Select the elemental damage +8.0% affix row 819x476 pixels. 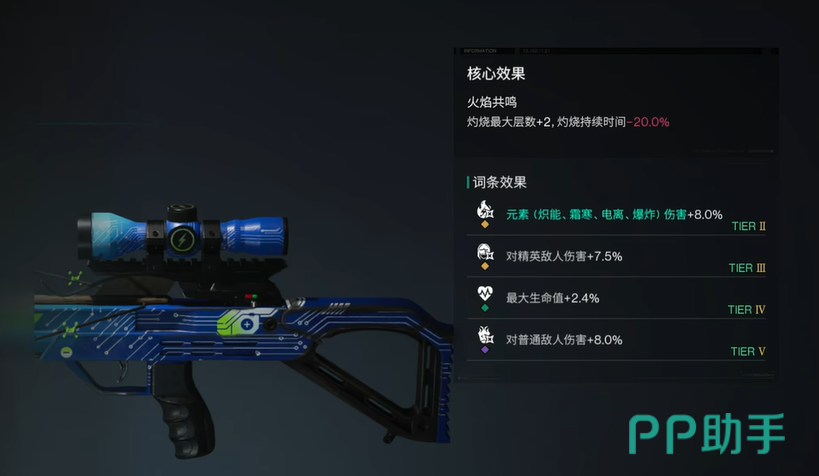click(x=614, y=215)
